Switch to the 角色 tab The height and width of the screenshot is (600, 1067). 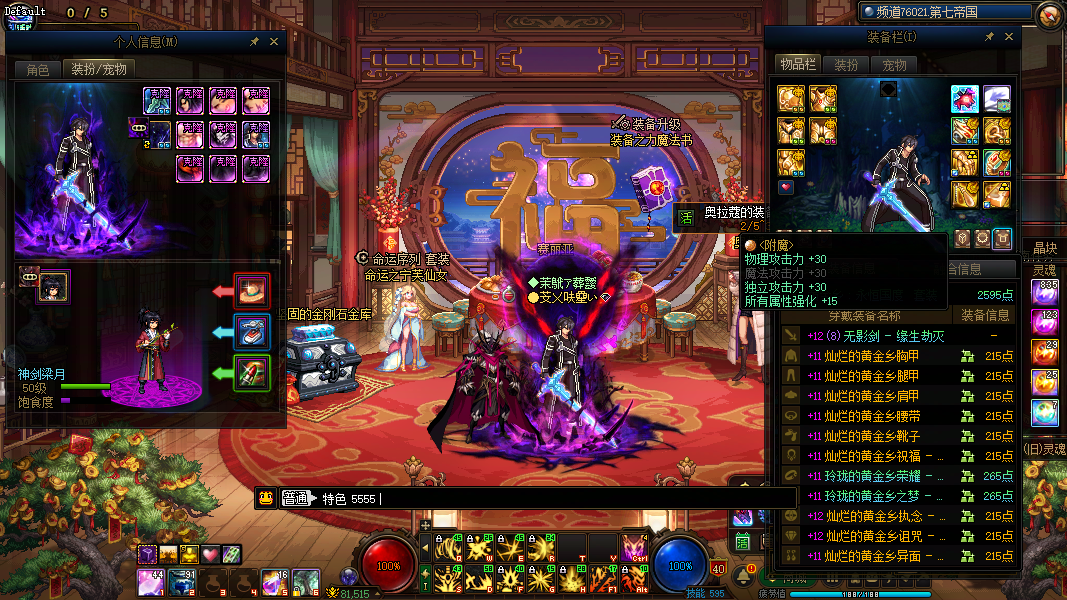tap(38, 70)
